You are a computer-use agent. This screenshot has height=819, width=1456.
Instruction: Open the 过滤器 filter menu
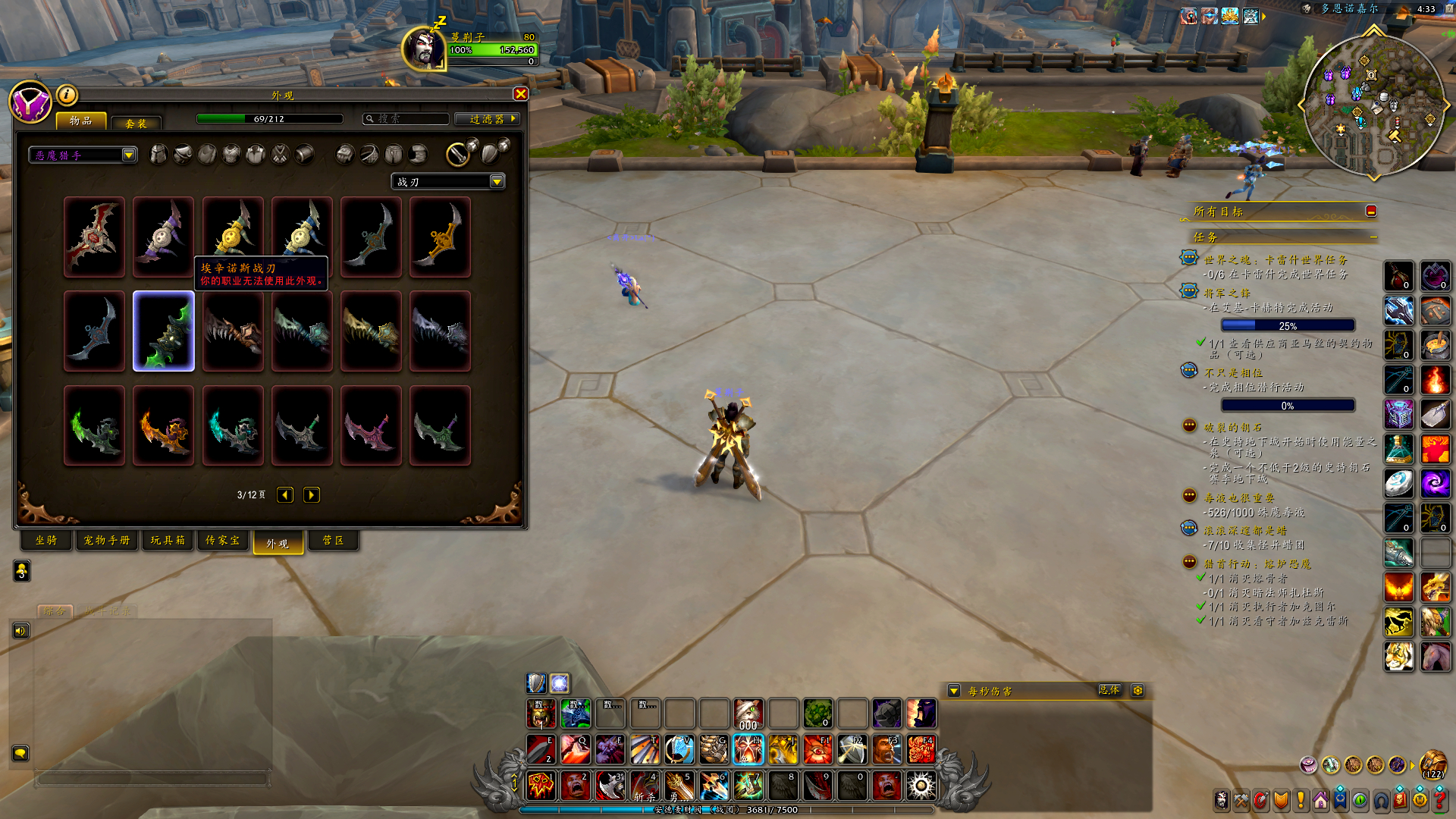(x=488, y=119)
